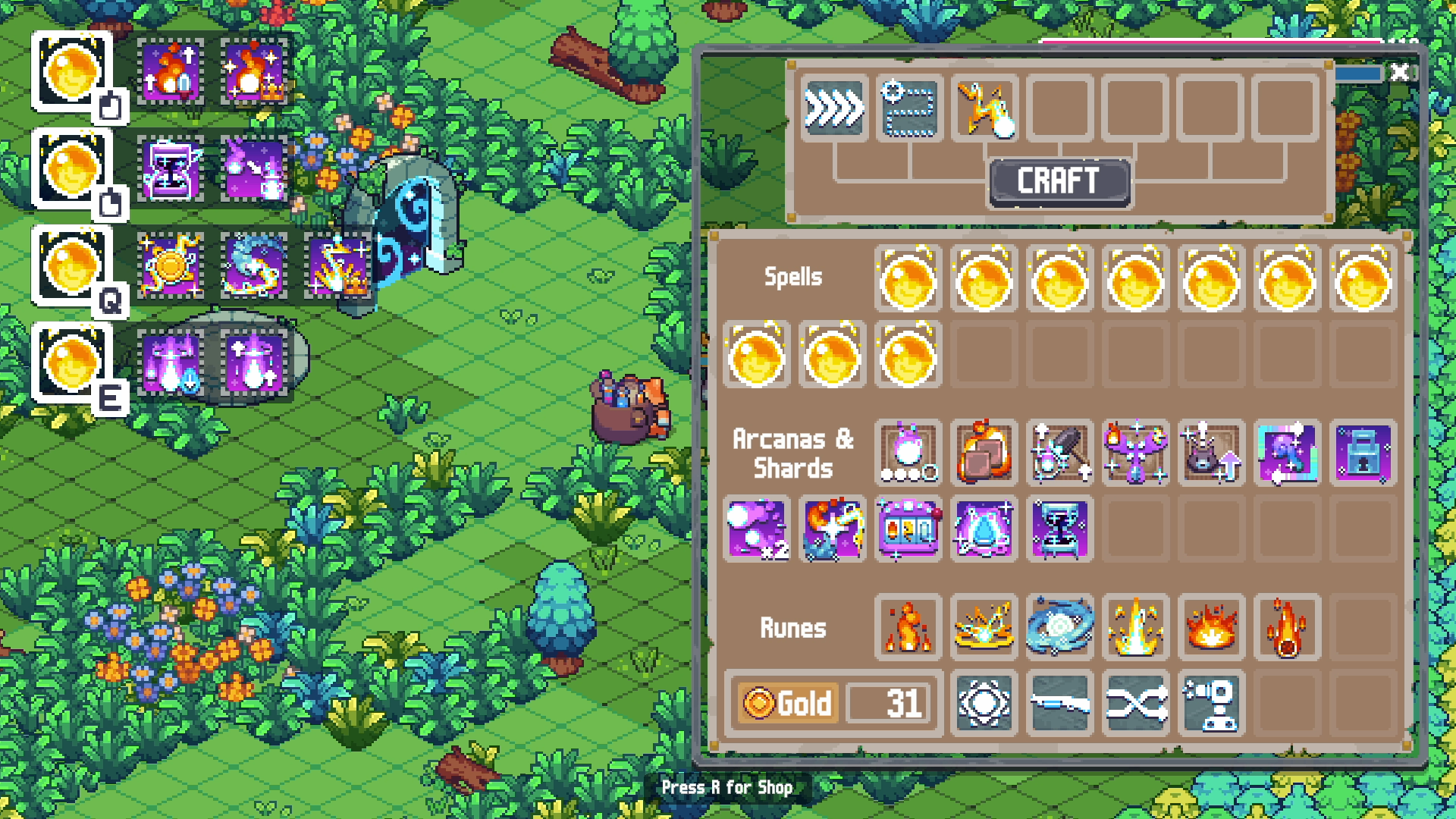Click the potion arcana with three filled dots
Viewport: 1456px width, 819px height.
[x=908, y=455]
